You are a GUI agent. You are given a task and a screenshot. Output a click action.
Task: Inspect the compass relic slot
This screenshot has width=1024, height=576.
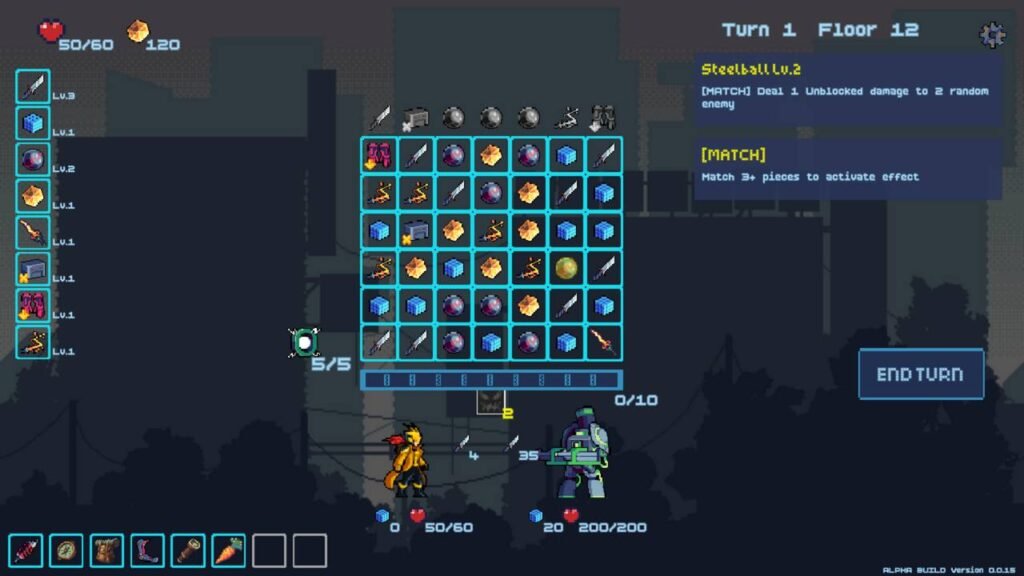coord(66,550)
